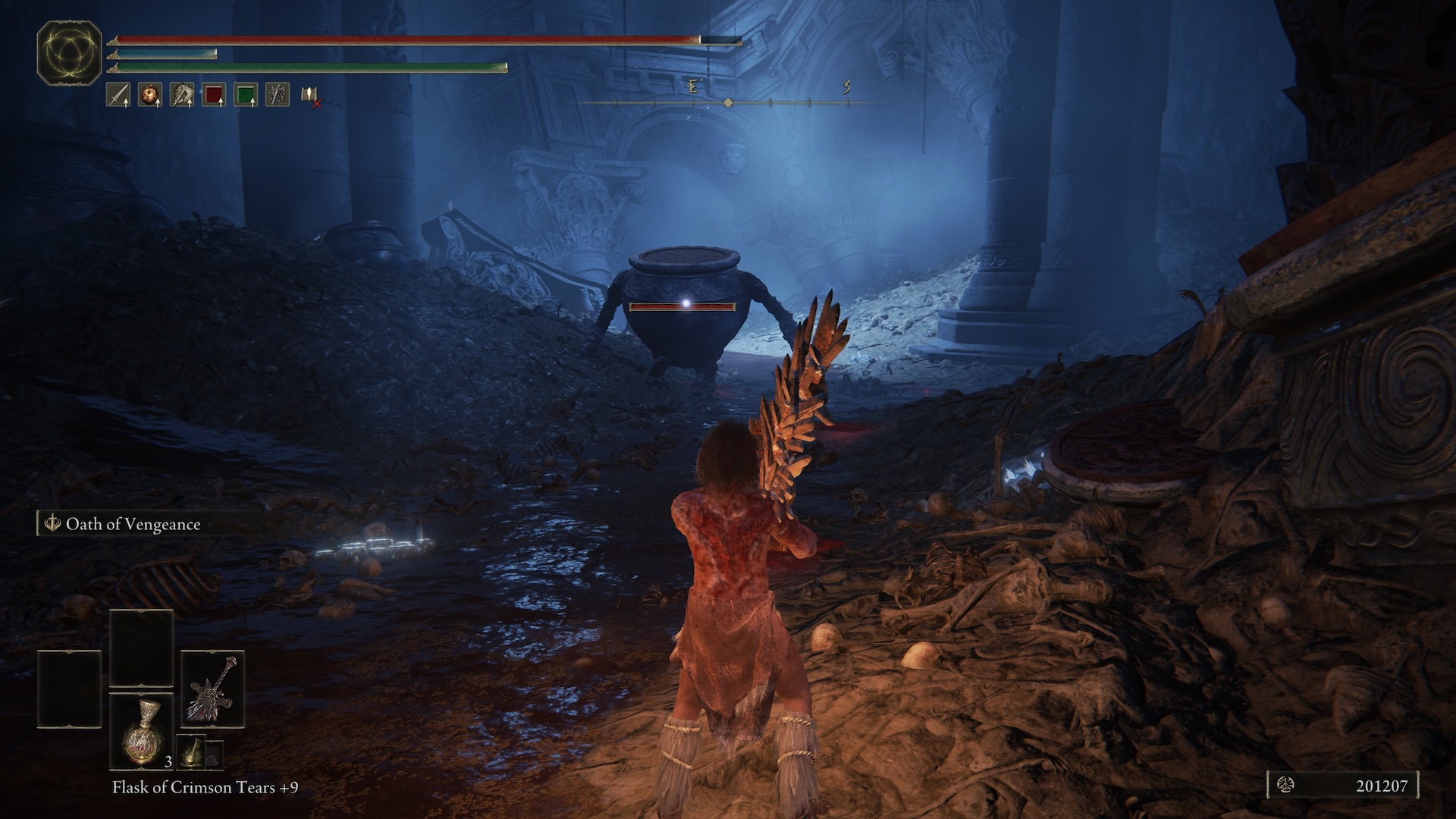Viewport: 1456px width, 819px height.
Task: Click the grey dagger-and-web buff icon
Action: point(278,95)
